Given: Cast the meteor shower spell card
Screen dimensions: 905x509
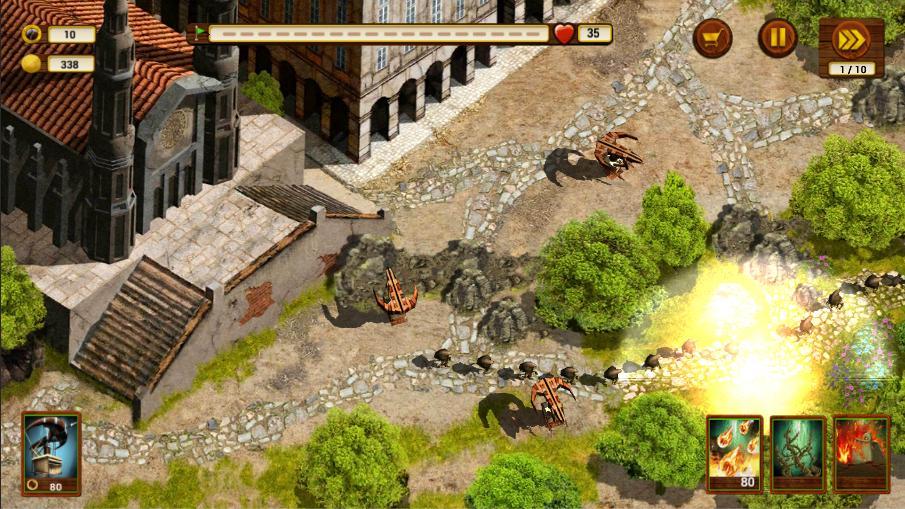Looking at the screenshot, I should pyautogui.click(x=733, y=453).
